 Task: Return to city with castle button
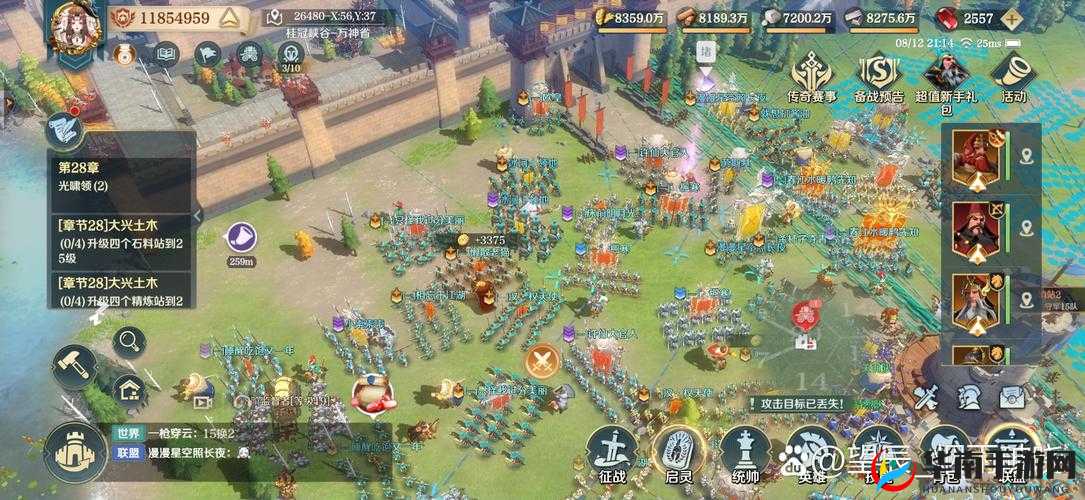(73, 452)
